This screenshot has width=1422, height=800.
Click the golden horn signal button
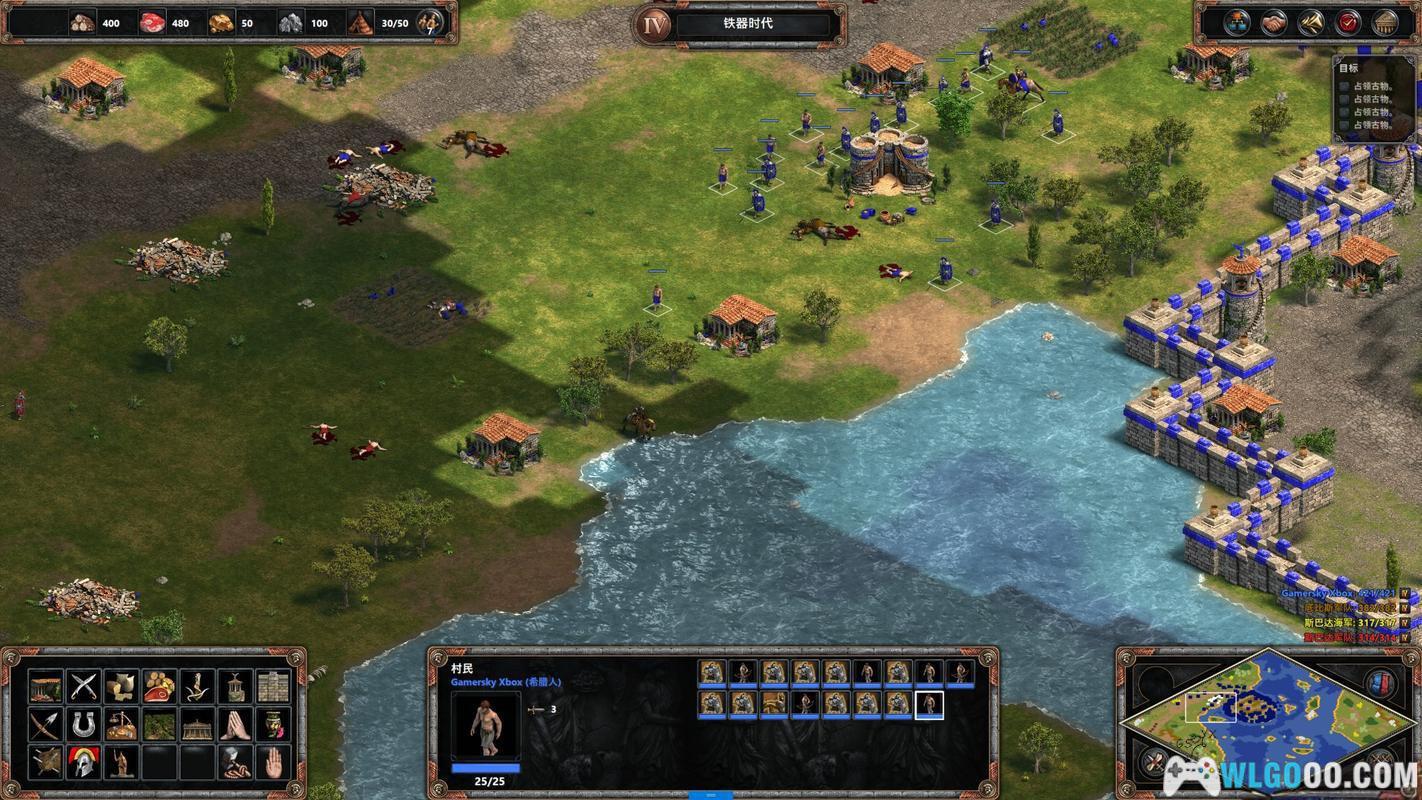pyautogui.click(x=1311, y=22)
